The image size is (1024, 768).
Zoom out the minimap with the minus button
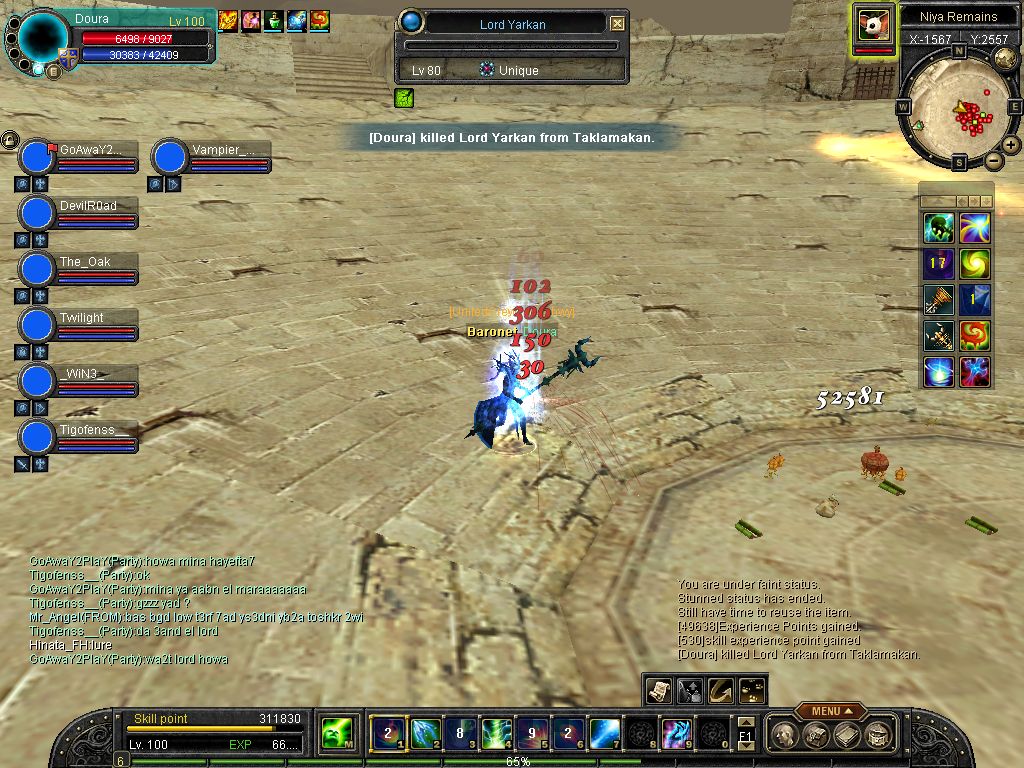pyautogui.click(x=993, y=160)
